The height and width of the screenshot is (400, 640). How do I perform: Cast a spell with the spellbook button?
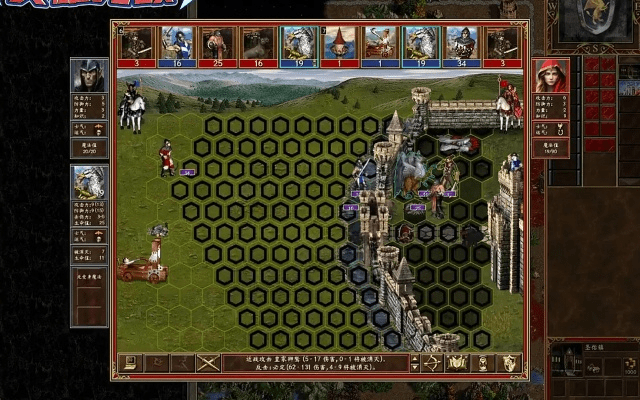coord(458,363)
